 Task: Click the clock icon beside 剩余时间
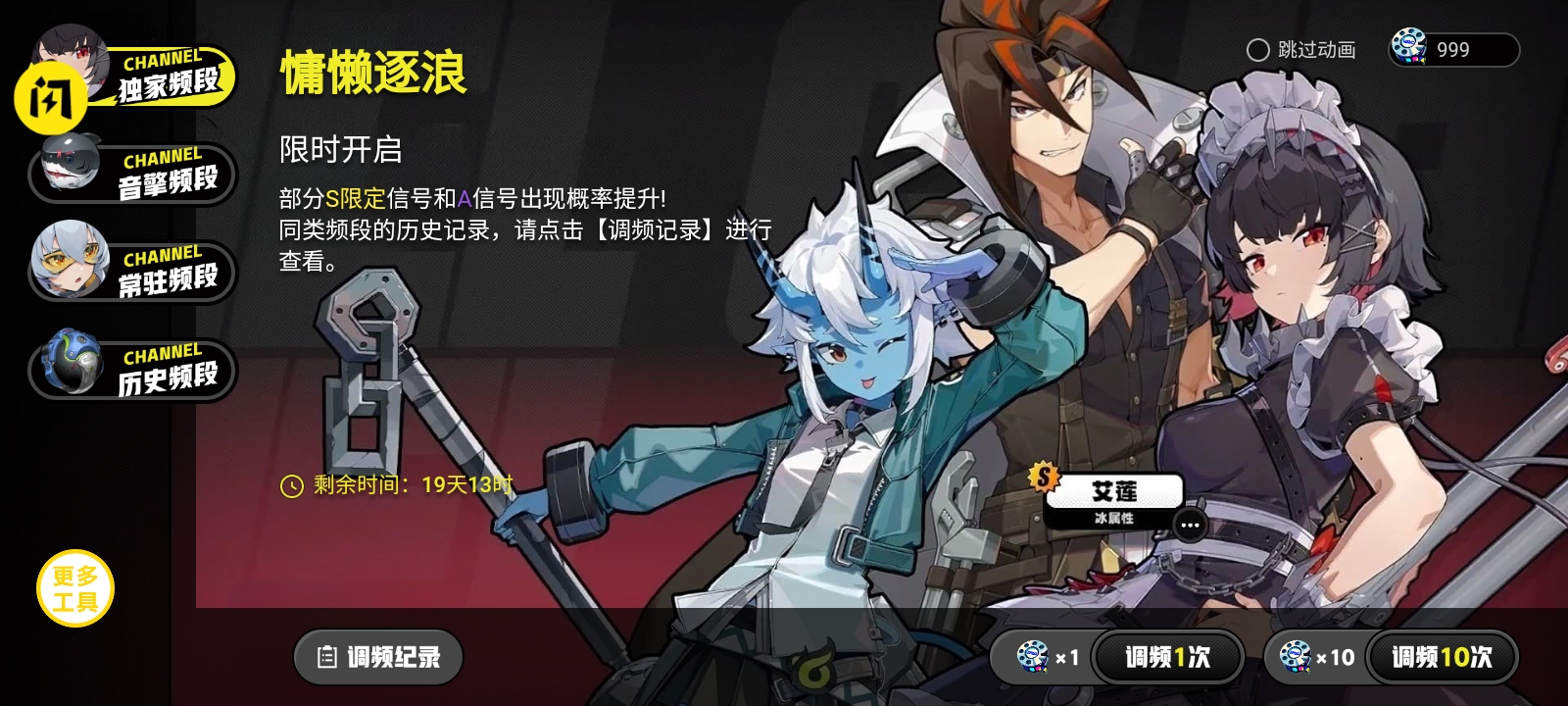[x=290, y=482]
